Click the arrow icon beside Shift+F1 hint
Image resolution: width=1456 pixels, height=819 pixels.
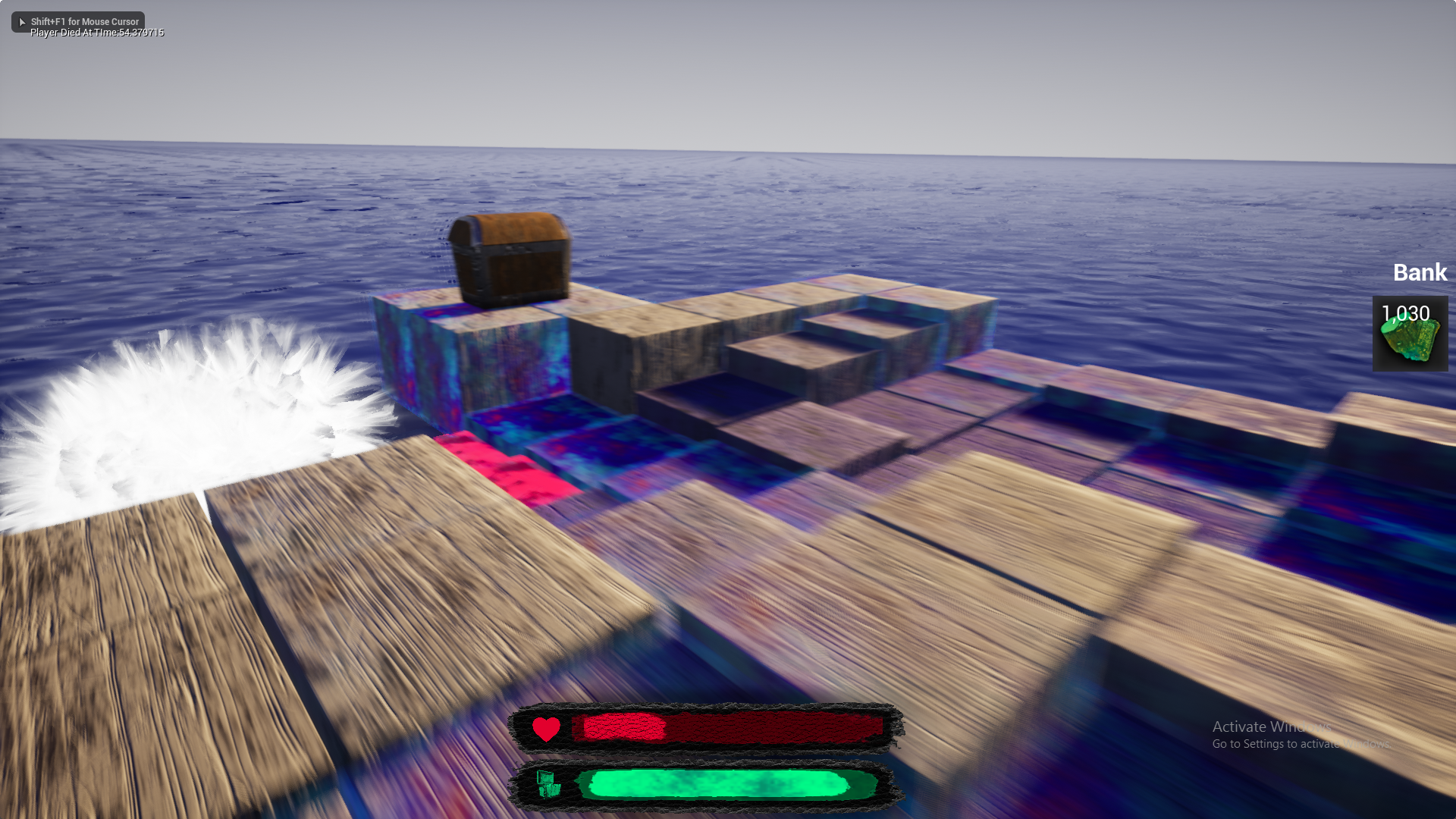pos(22,21)
